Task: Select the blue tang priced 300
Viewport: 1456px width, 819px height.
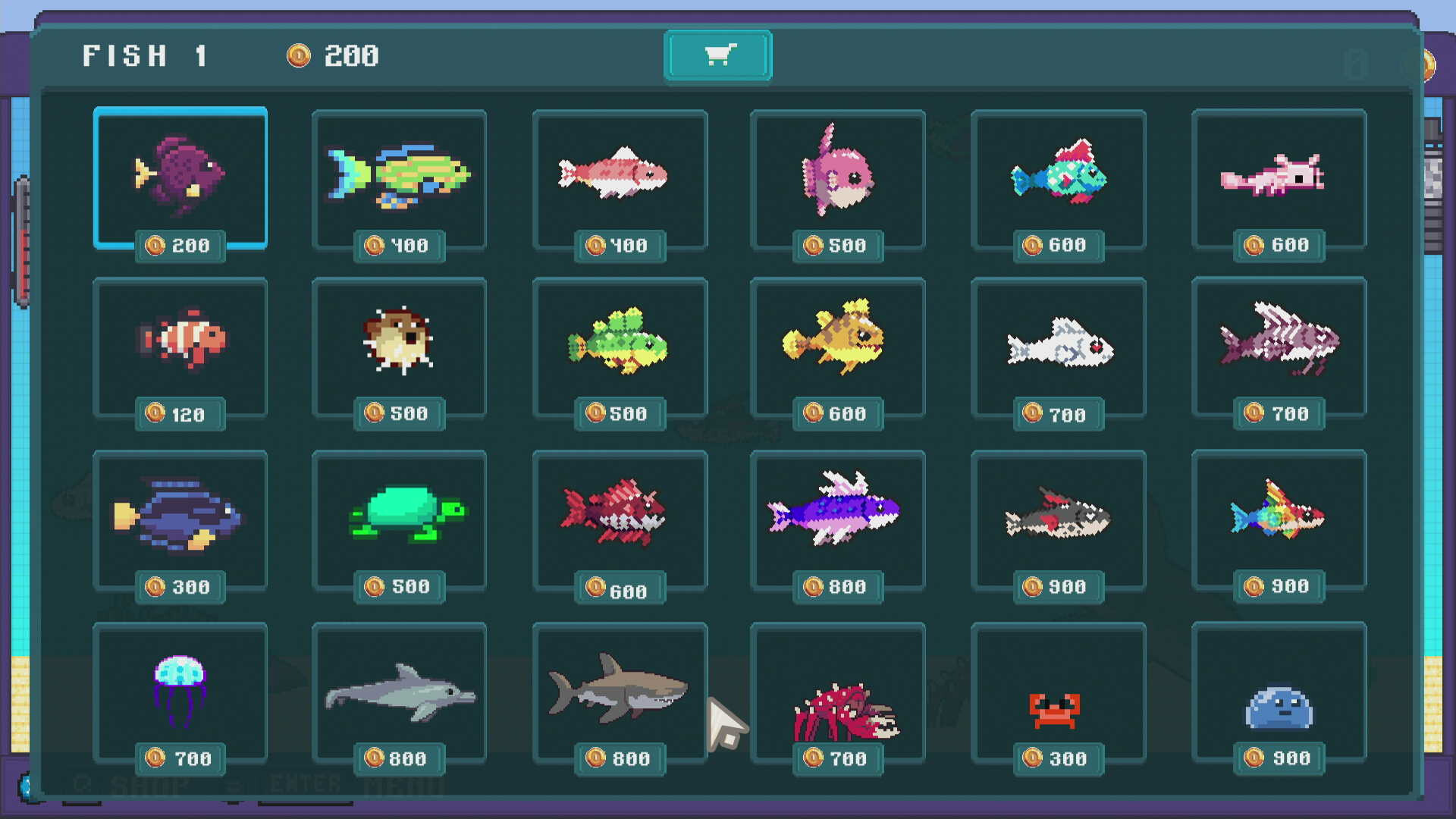Action: pyautogui.click(x=180, y=518)
